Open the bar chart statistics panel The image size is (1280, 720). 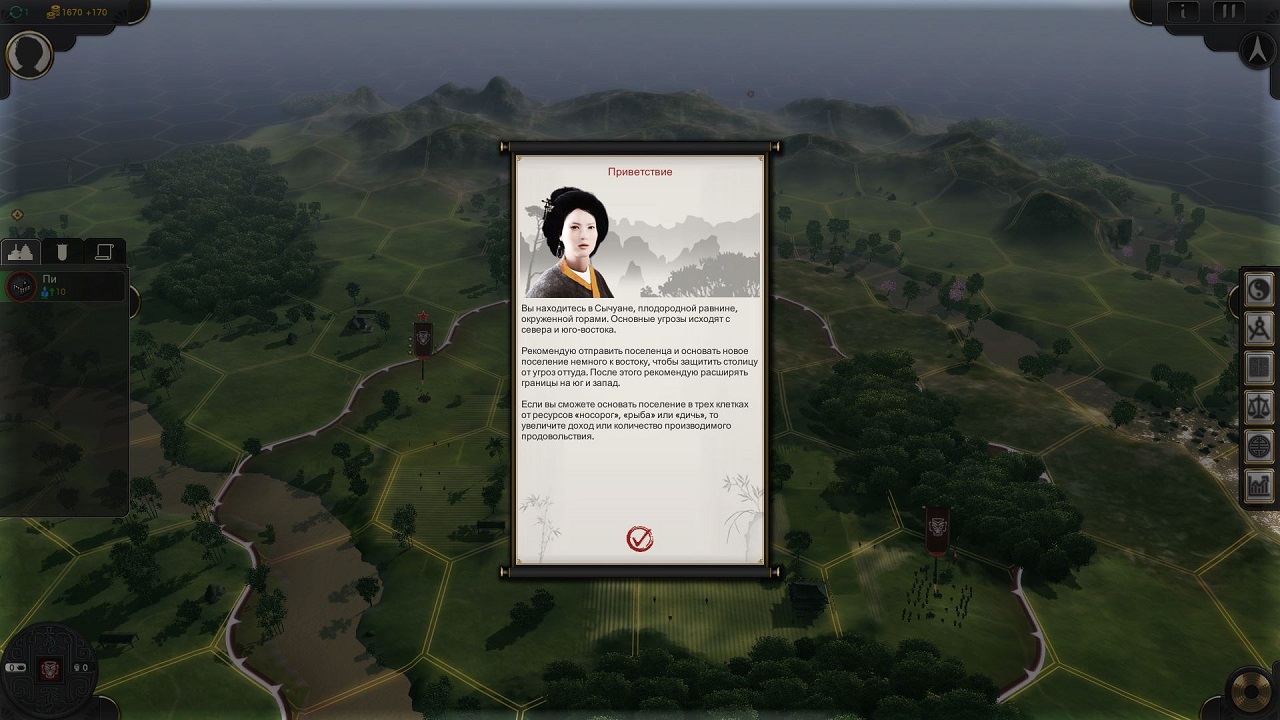[x=1258, y=485]
